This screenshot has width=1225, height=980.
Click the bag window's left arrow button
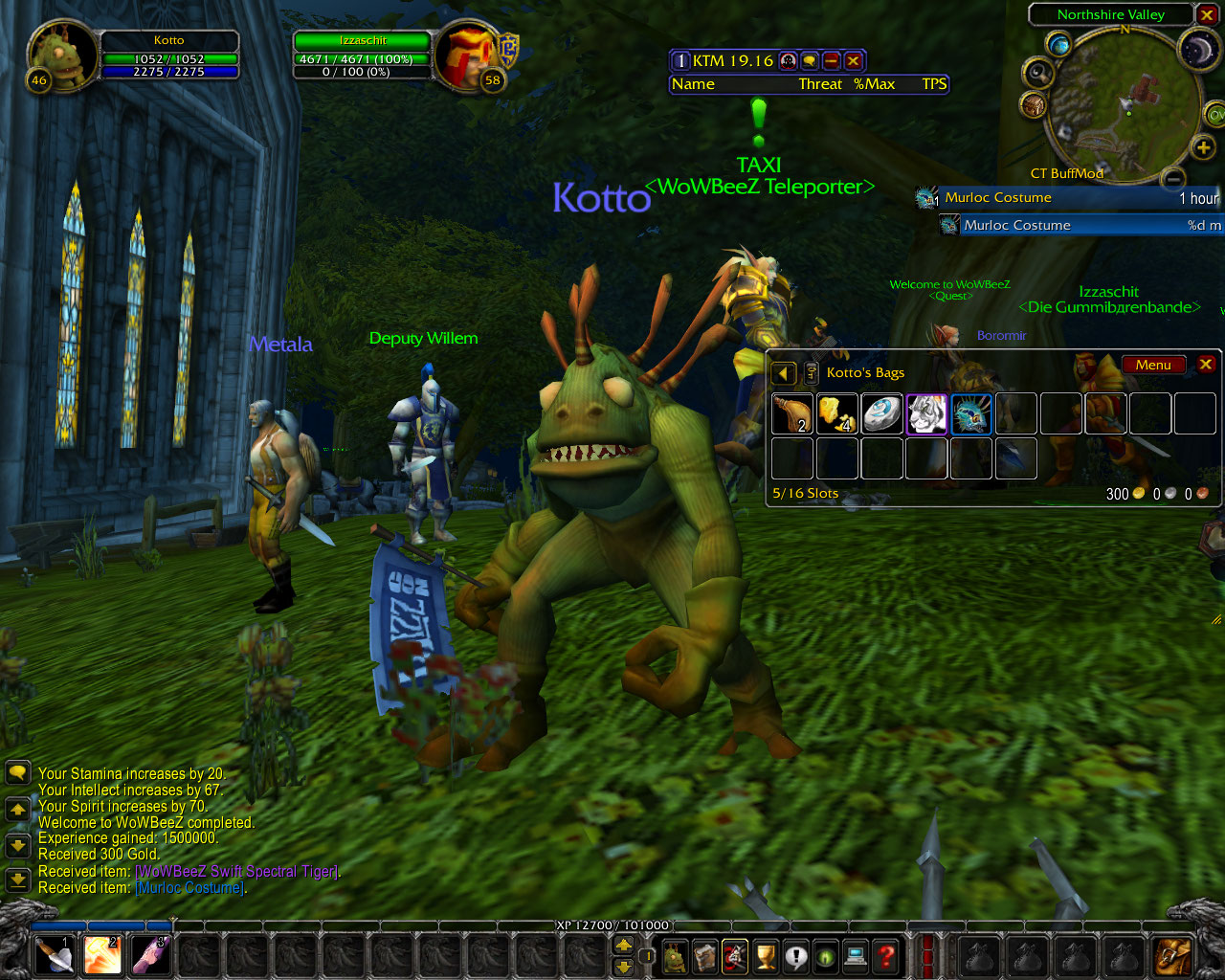784,373
